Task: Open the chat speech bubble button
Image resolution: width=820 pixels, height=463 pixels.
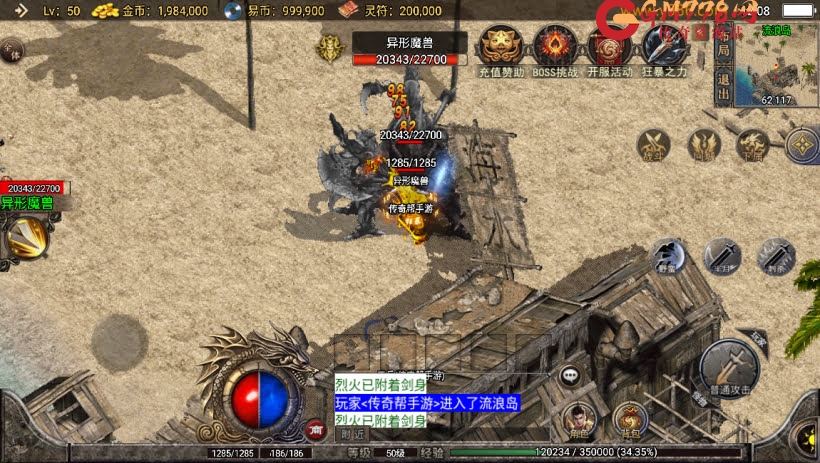Action: pos(571,376)
